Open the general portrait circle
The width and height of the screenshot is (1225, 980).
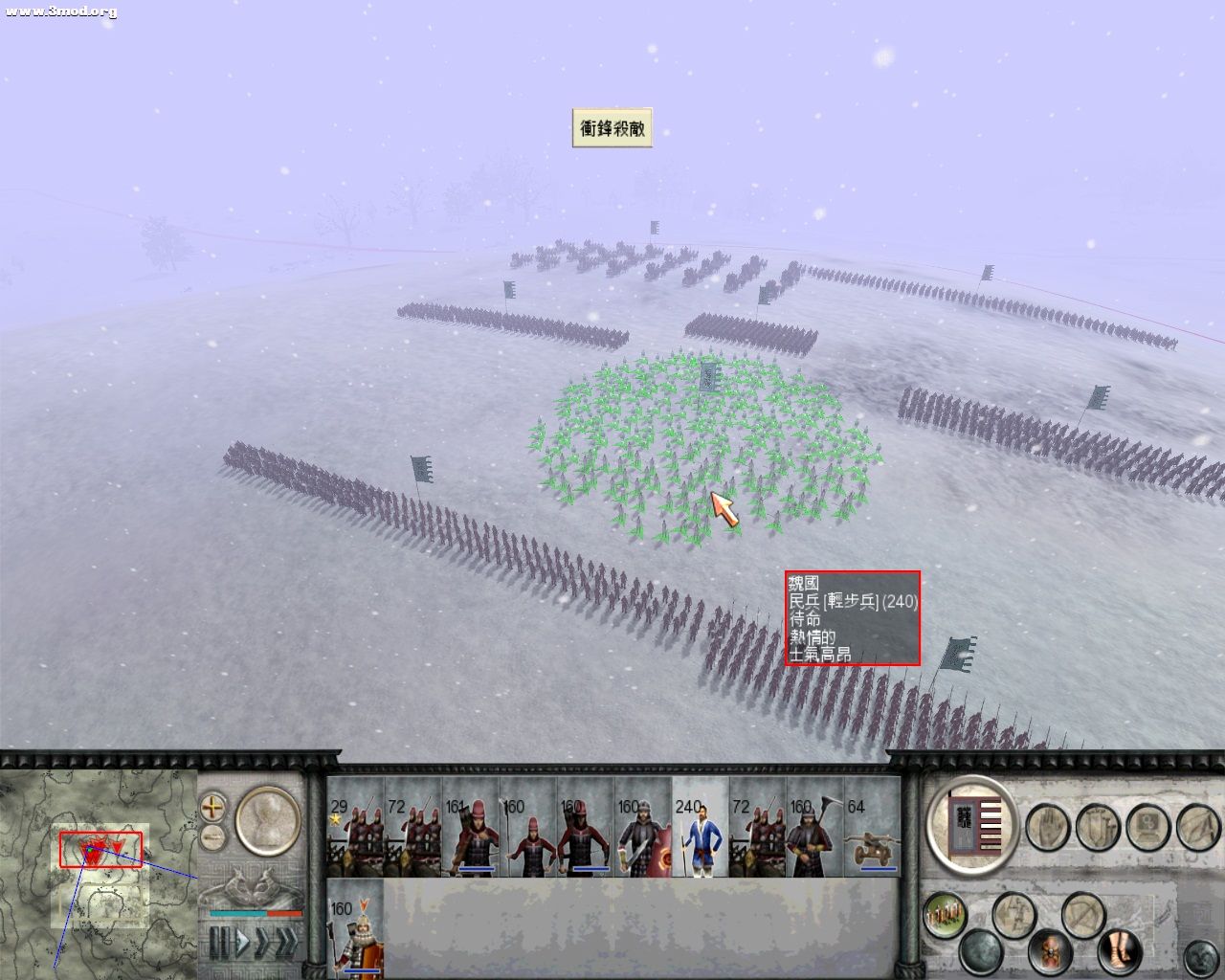pyautogui.click(x=267, y=820)
